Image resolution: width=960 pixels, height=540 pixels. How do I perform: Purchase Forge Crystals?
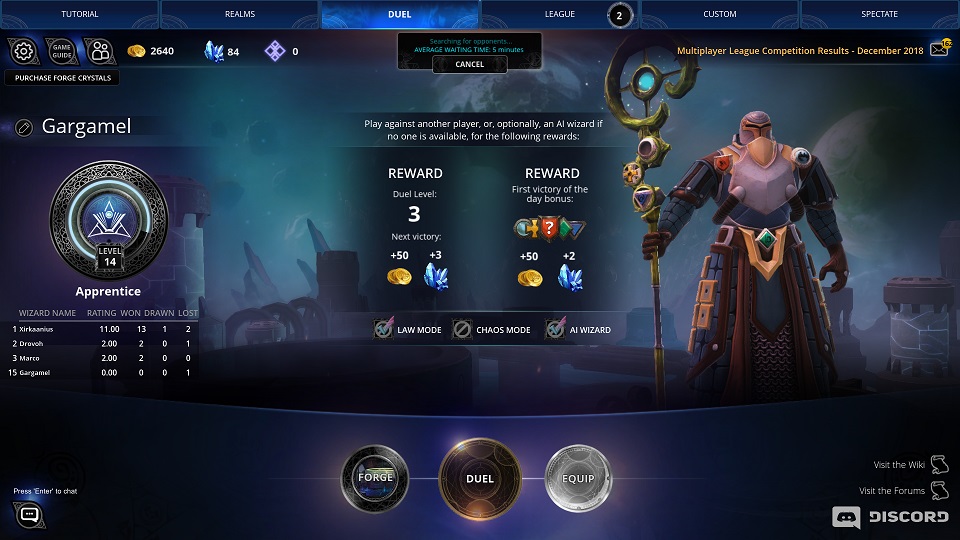click(x=63, y=77)
